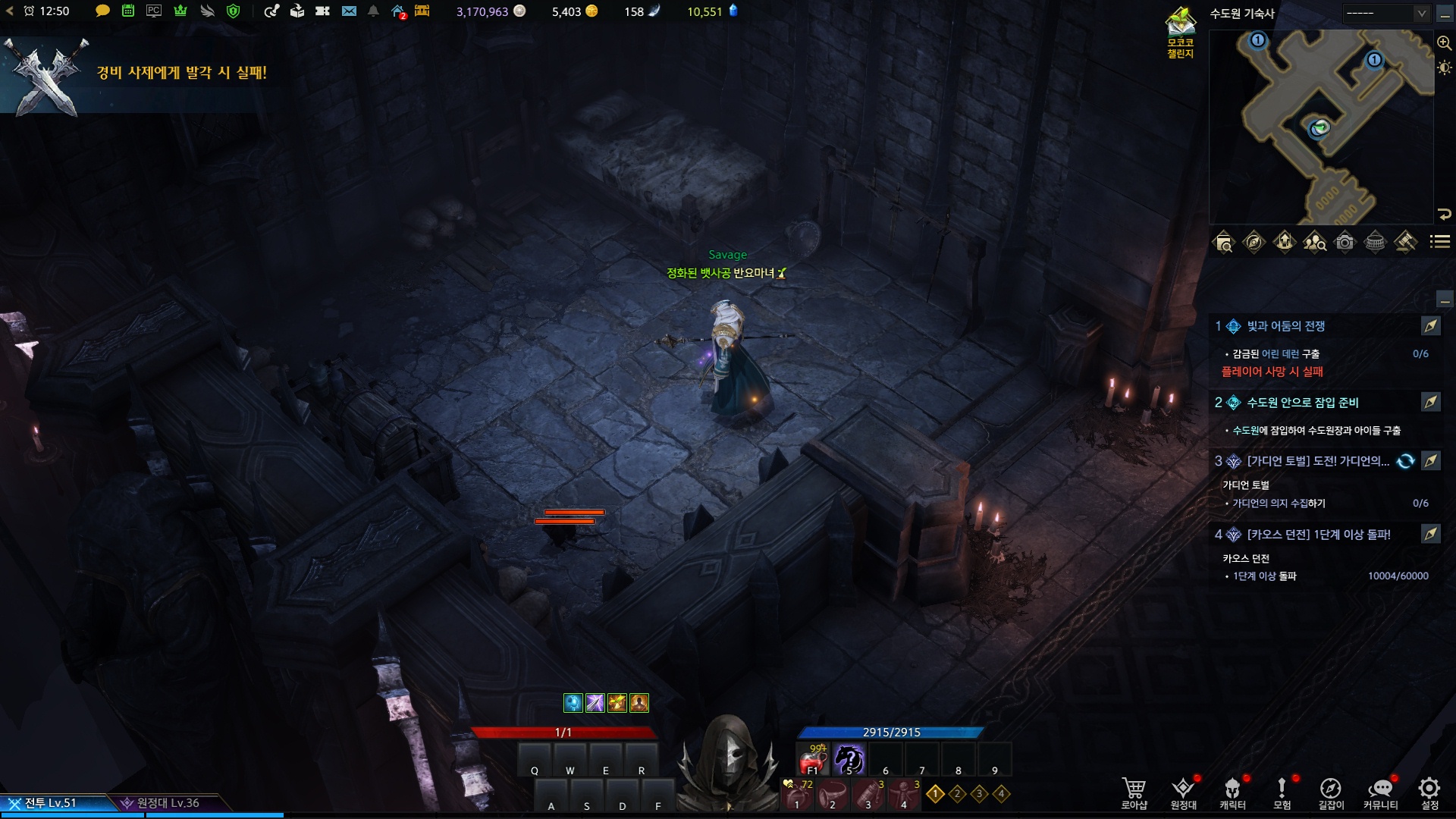Open the list menu icon beside minimap tools

pyautogui.click(x=1439, y=242)
